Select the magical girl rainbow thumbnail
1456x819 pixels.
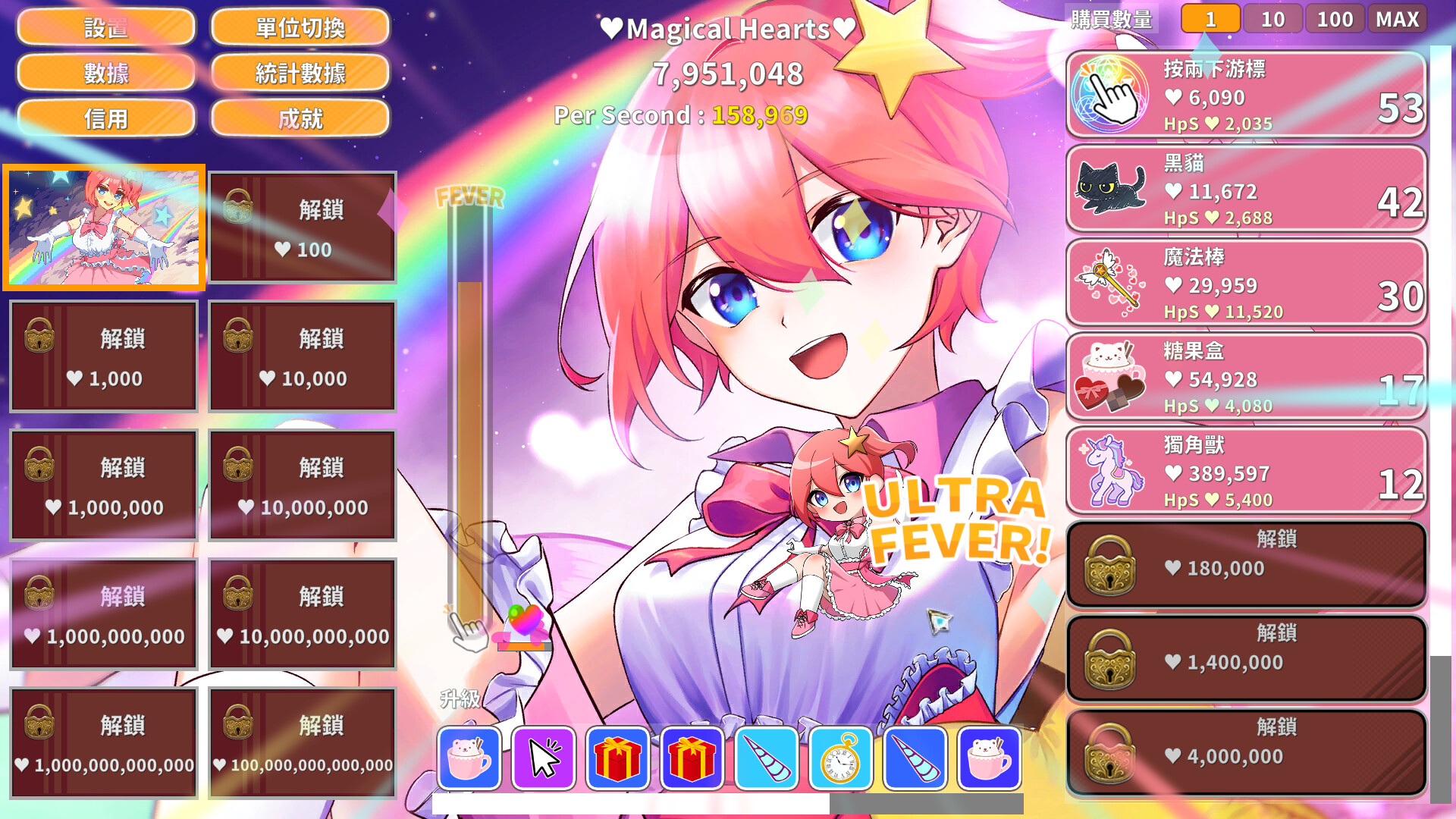coord(103,226)
